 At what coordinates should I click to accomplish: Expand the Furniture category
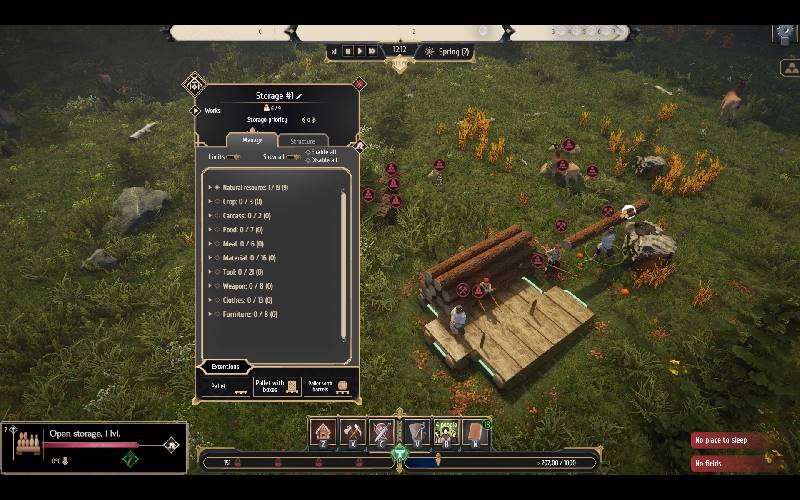pos(210,313)
